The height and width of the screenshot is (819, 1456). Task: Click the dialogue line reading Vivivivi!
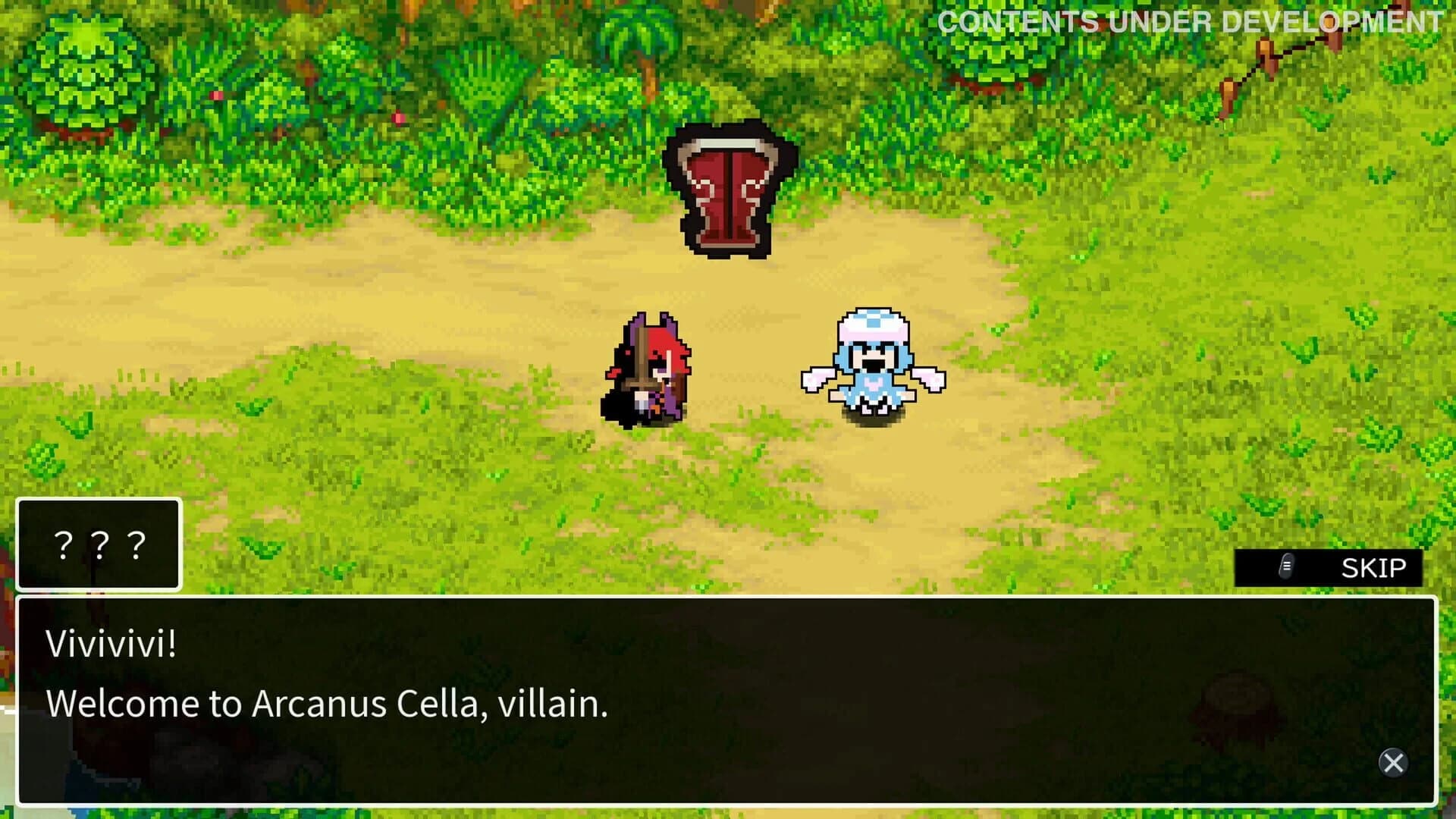[x=110, y=647]
